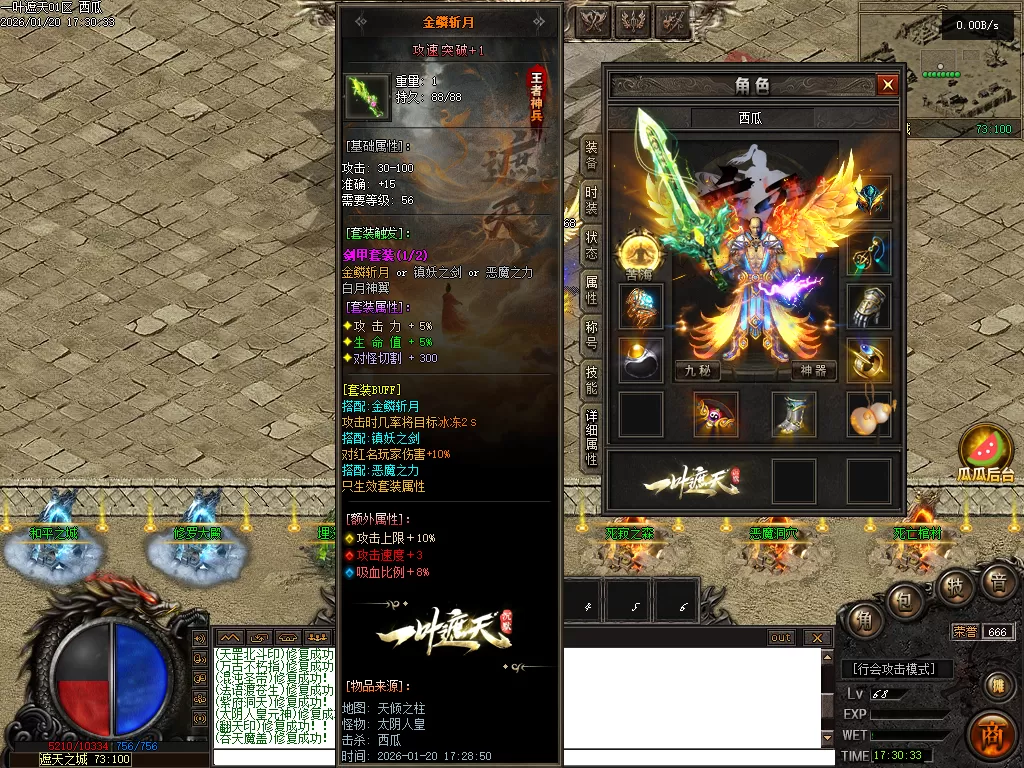The image size is (1024, 768).
Task: View the 详细属性 detailed attributes tab
Action: [591, 438]
